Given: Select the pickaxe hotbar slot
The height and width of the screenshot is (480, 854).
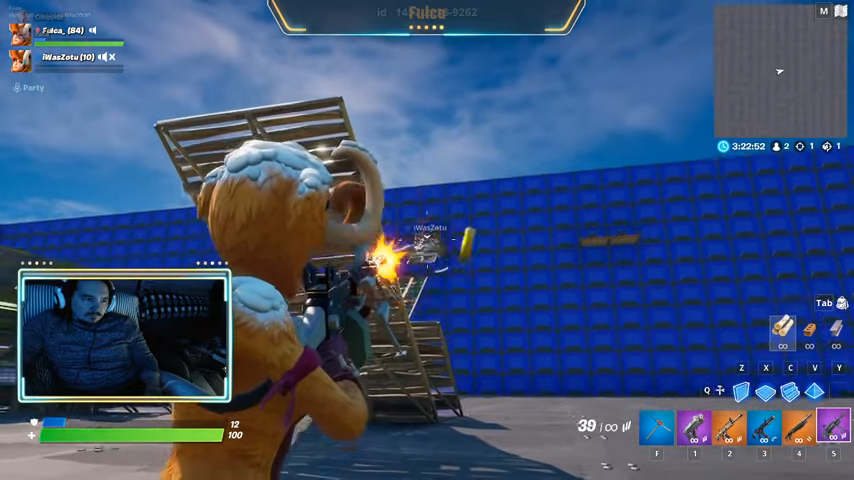Looking at the screenshot, I should 656,427.
